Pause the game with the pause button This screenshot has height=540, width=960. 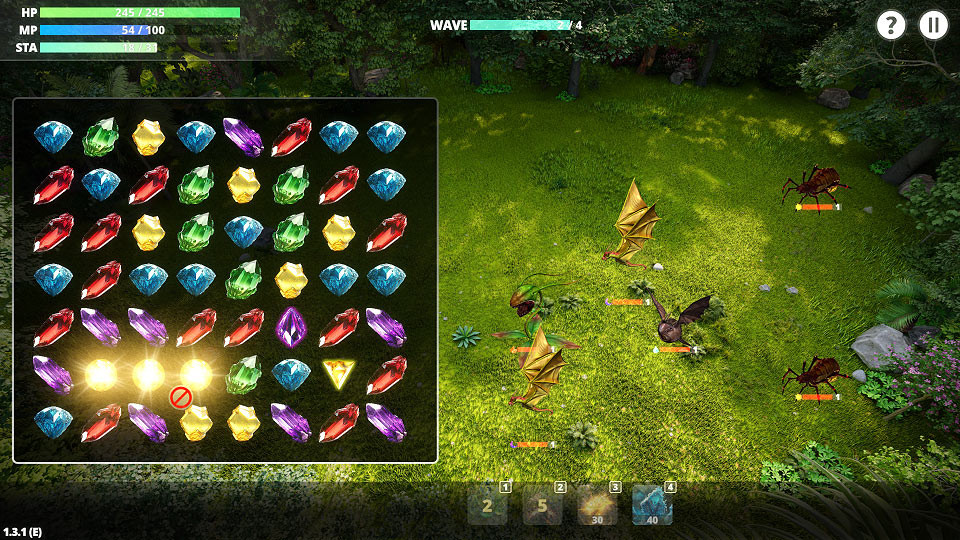(934, 26)
